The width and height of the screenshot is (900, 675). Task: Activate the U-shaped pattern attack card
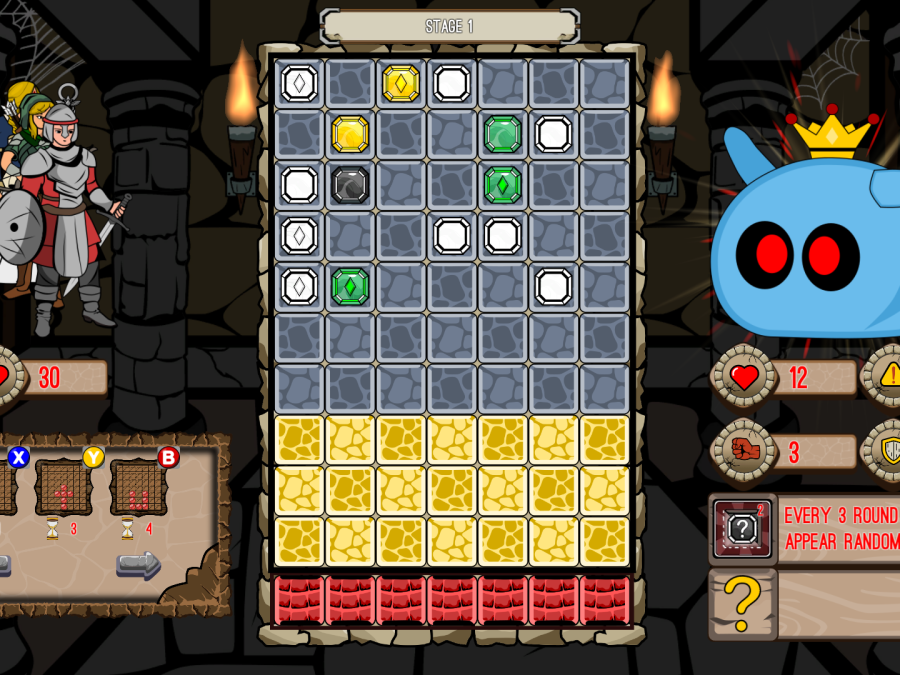[x=139, y=488]
